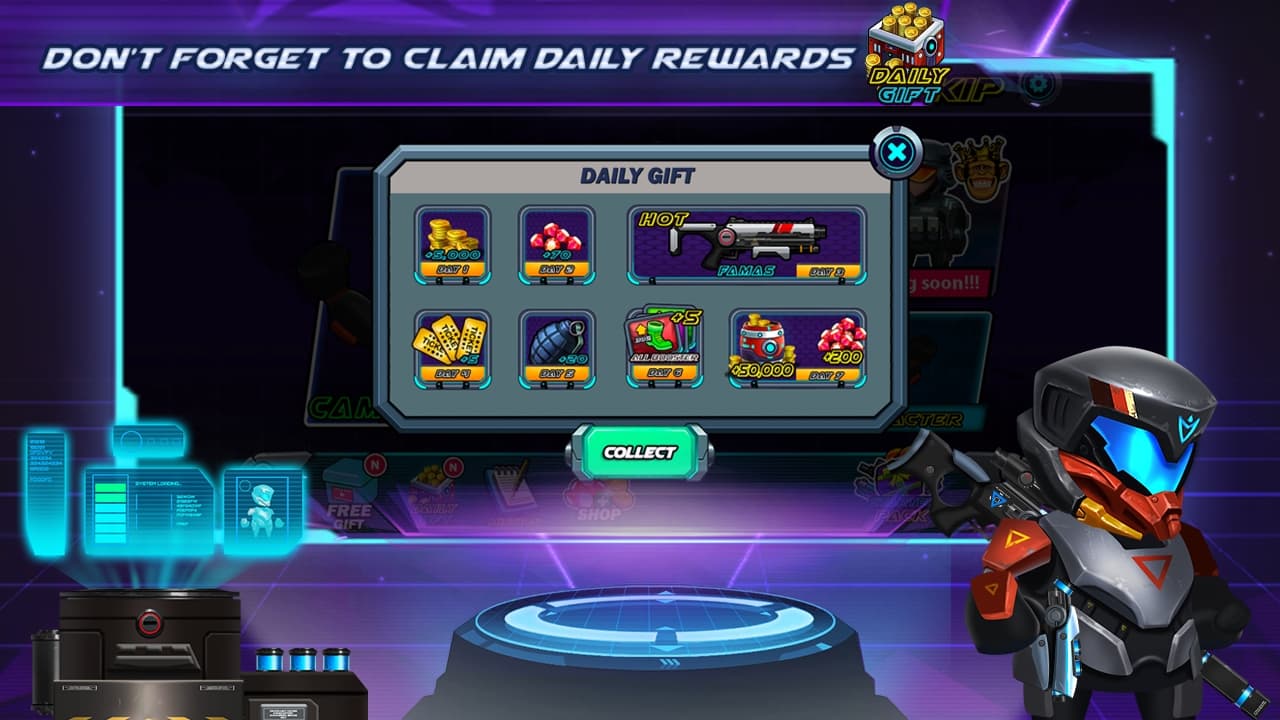The image size is (1280, 720).
Task: Choose the FAMAS rifle reward tile
Action: pyautogui.click(x=747, y=244)
